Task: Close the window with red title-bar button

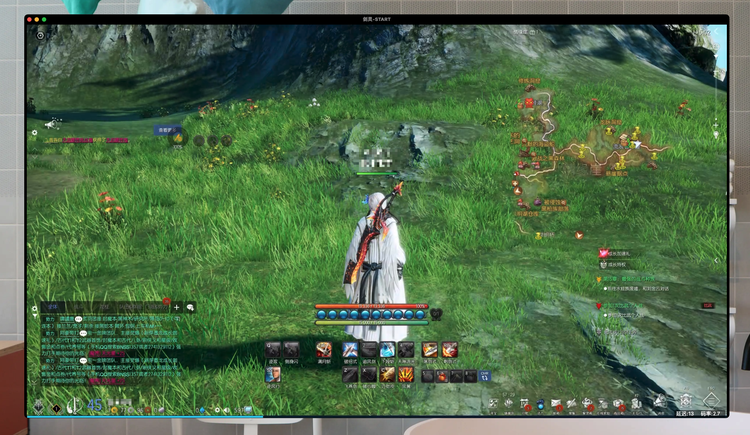Action: pyautogui.click(x=31, y=19)
